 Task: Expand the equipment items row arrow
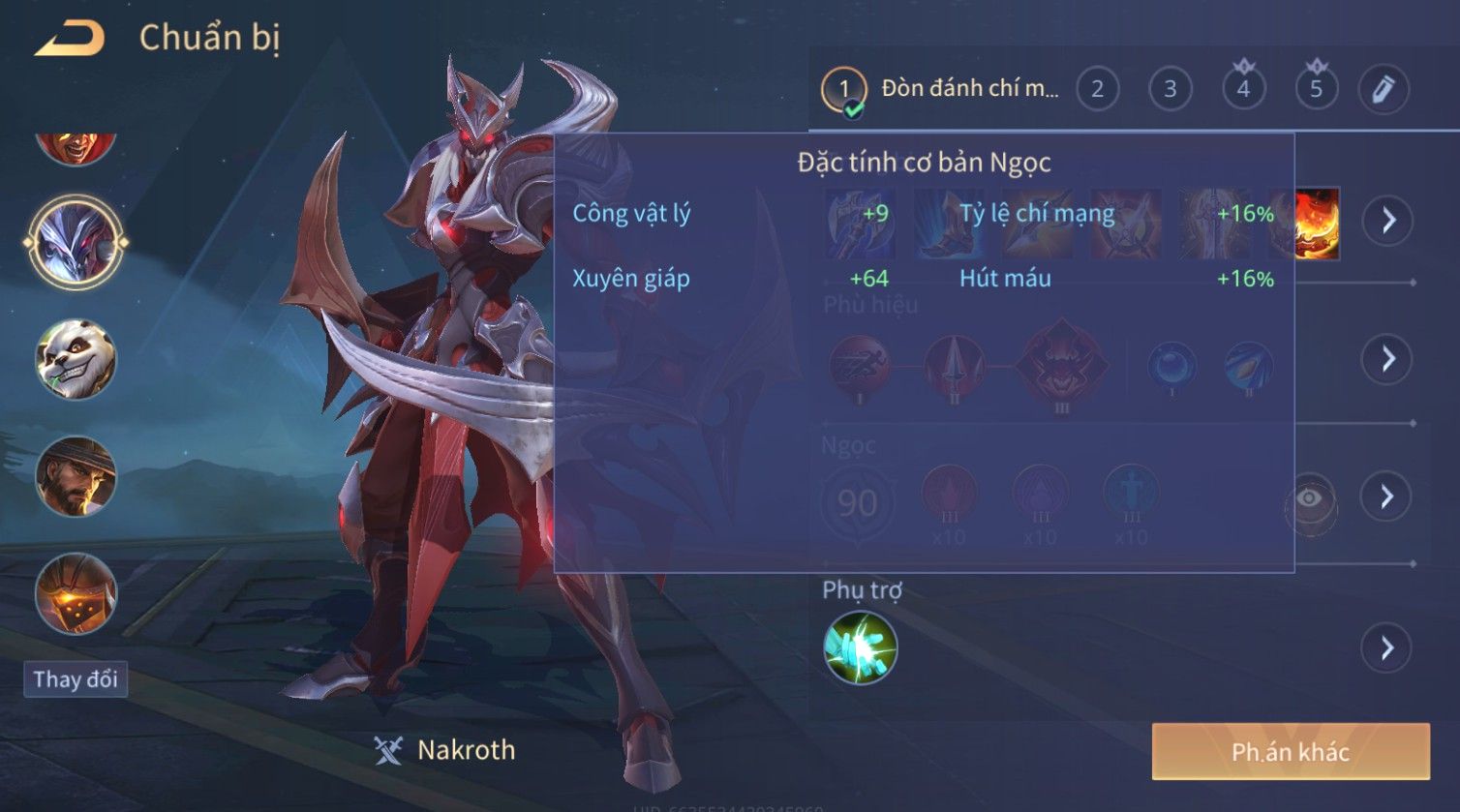[x=1388, y=221]
